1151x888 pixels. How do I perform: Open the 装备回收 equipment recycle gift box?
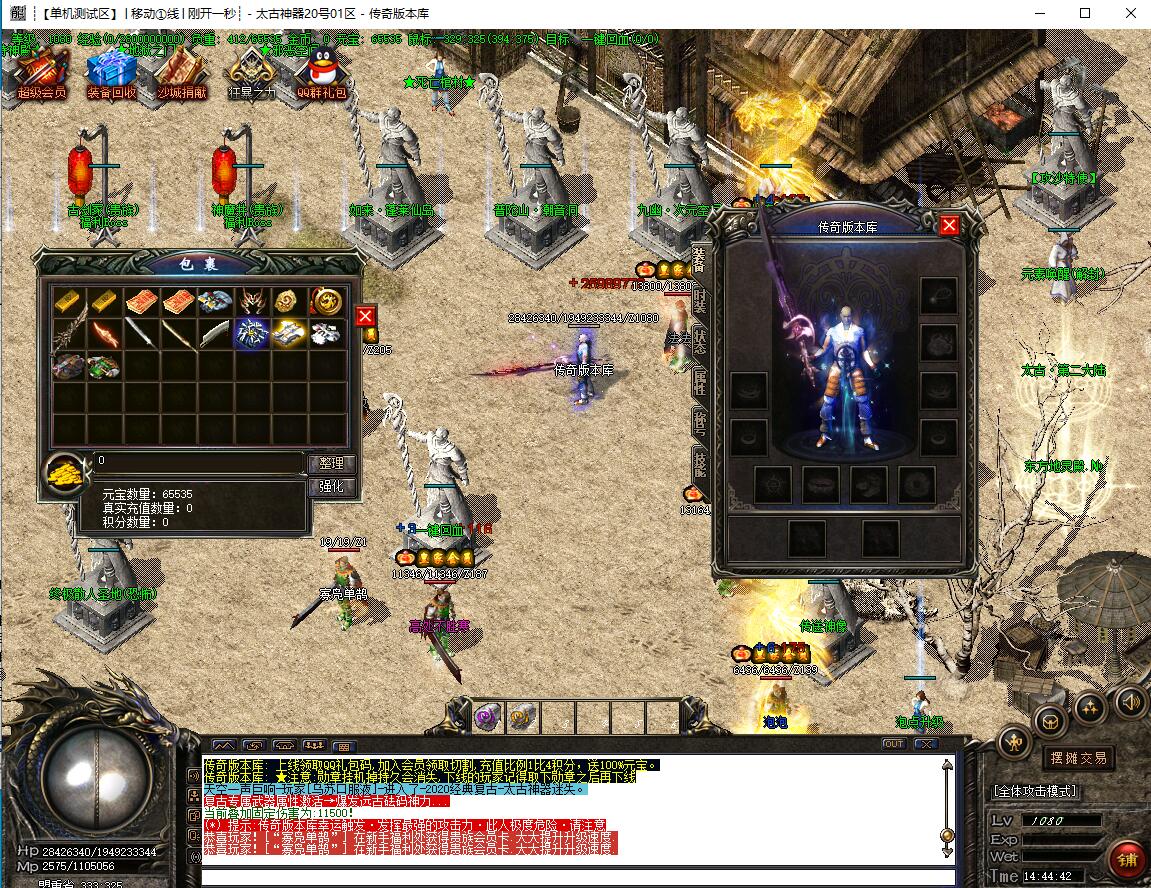pyautogui.click(x=111, y=73)
